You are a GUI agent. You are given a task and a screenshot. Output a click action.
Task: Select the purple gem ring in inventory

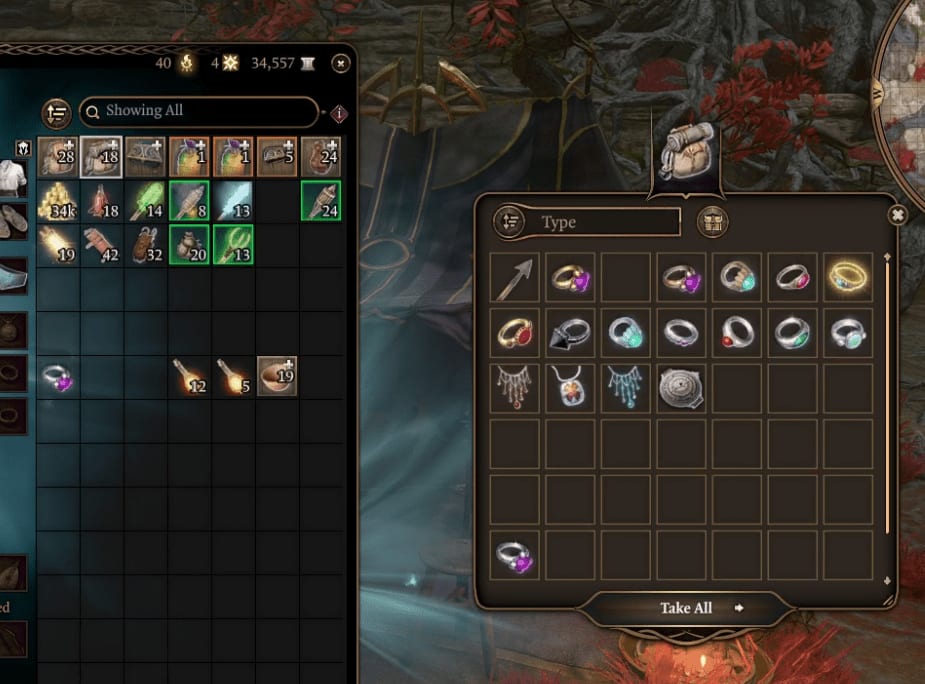[x=58, y=378]
